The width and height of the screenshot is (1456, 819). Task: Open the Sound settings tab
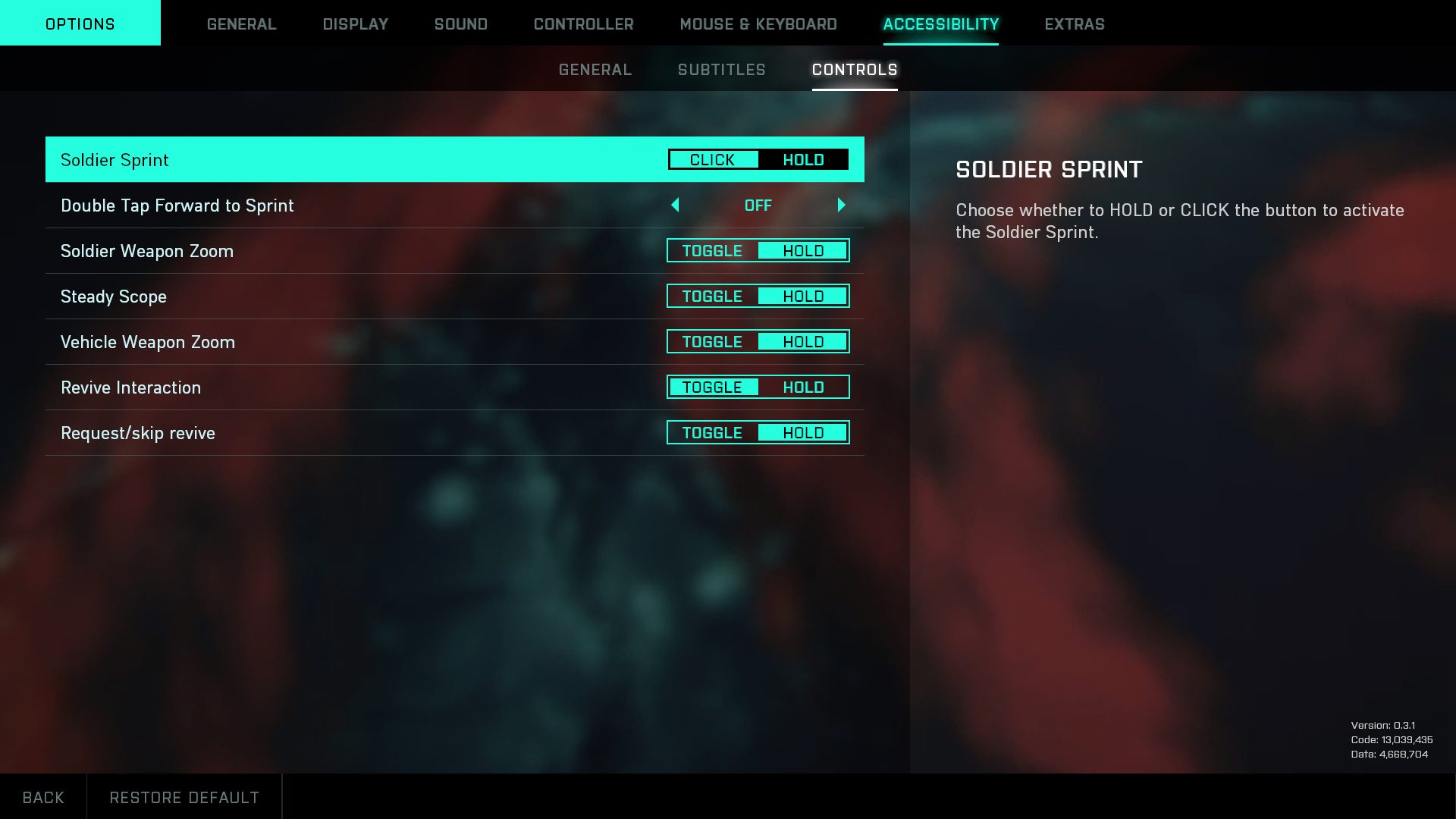pos(460,24)
